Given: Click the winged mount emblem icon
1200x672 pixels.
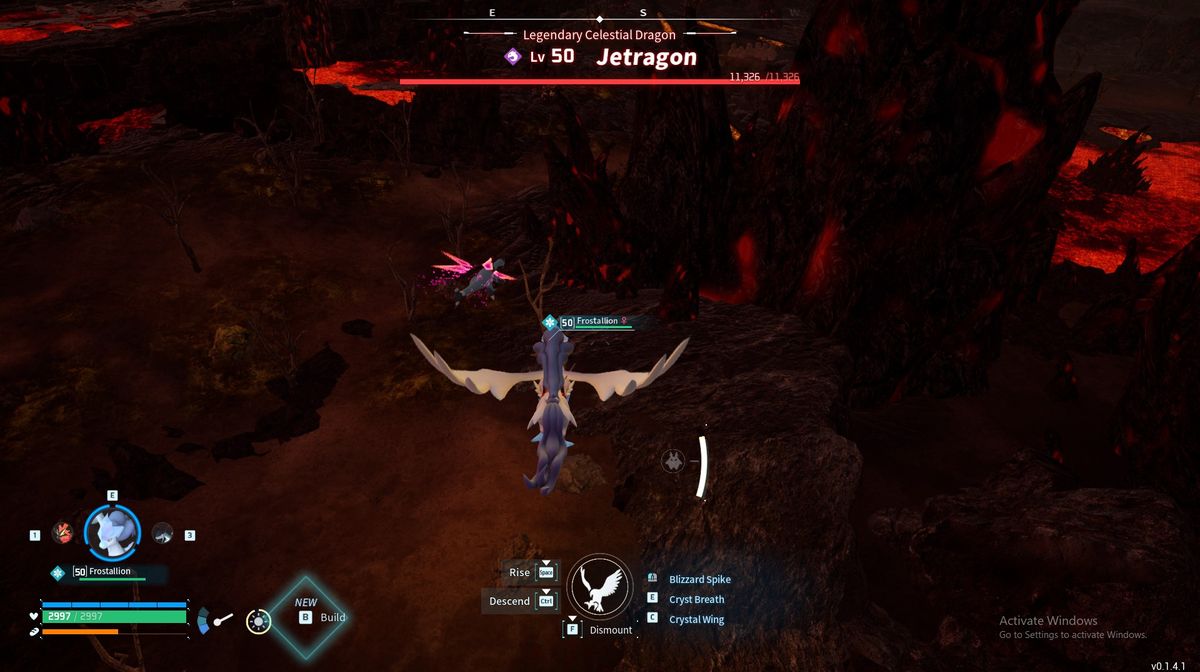Looking at the screenshot, I should (x=600, y=586).
